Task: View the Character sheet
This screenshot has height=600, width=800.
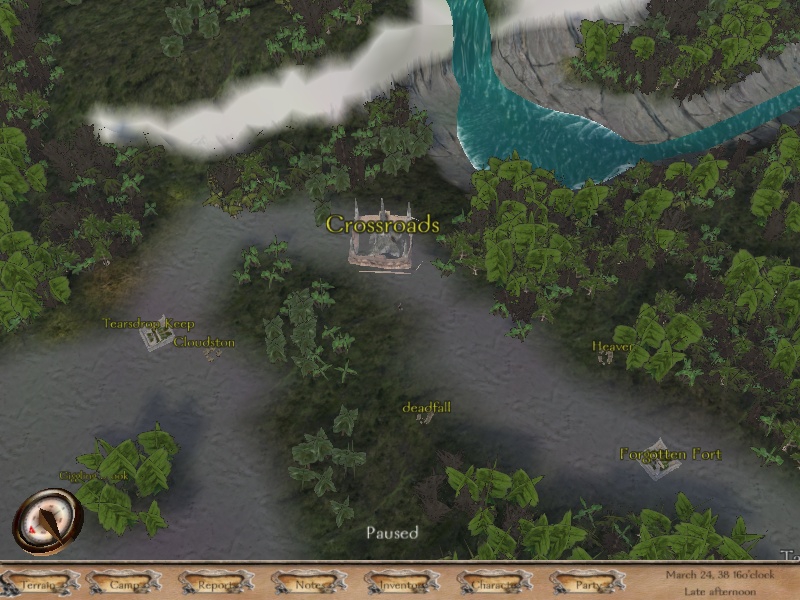Action: pos(494,583)
